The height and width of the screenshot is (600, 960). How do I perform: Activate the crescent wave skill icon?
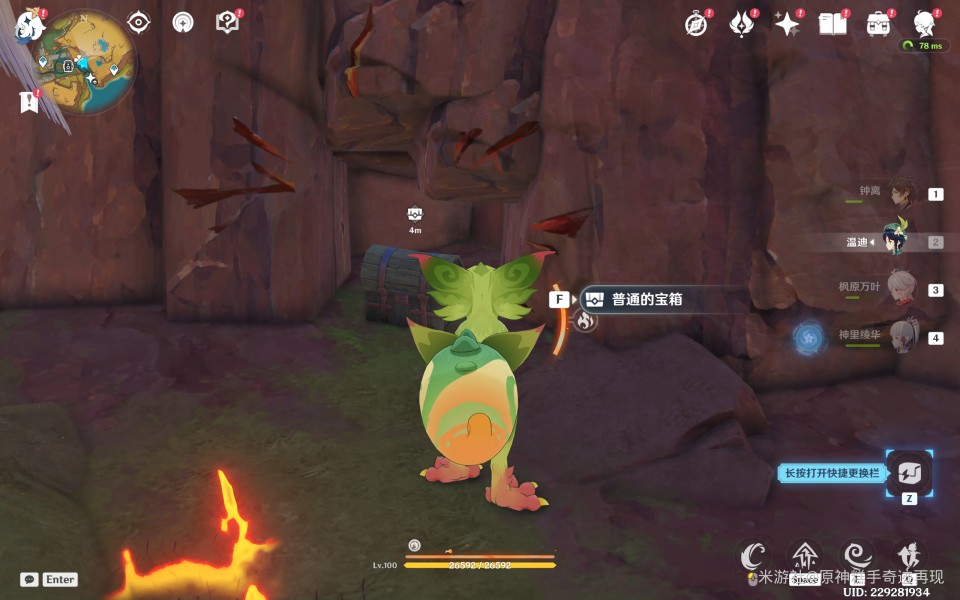pyautogui.click(x=753, y=555)
